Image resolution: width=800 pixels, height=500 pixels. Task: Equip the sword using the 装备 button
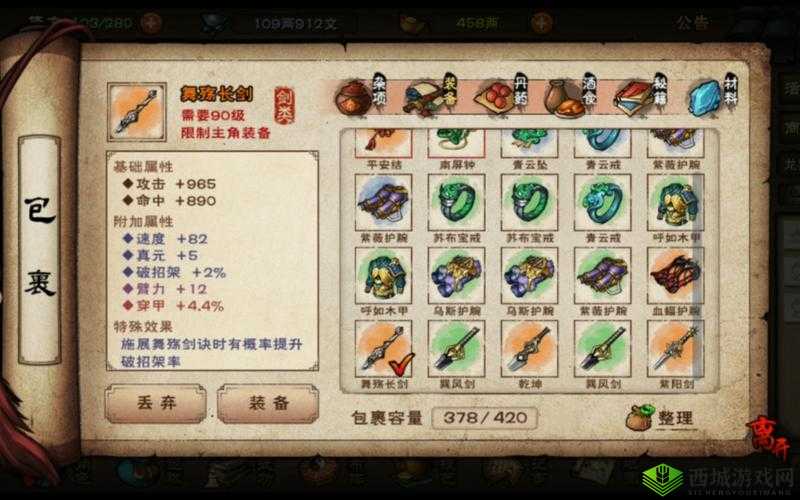click(x=267, y=404)
